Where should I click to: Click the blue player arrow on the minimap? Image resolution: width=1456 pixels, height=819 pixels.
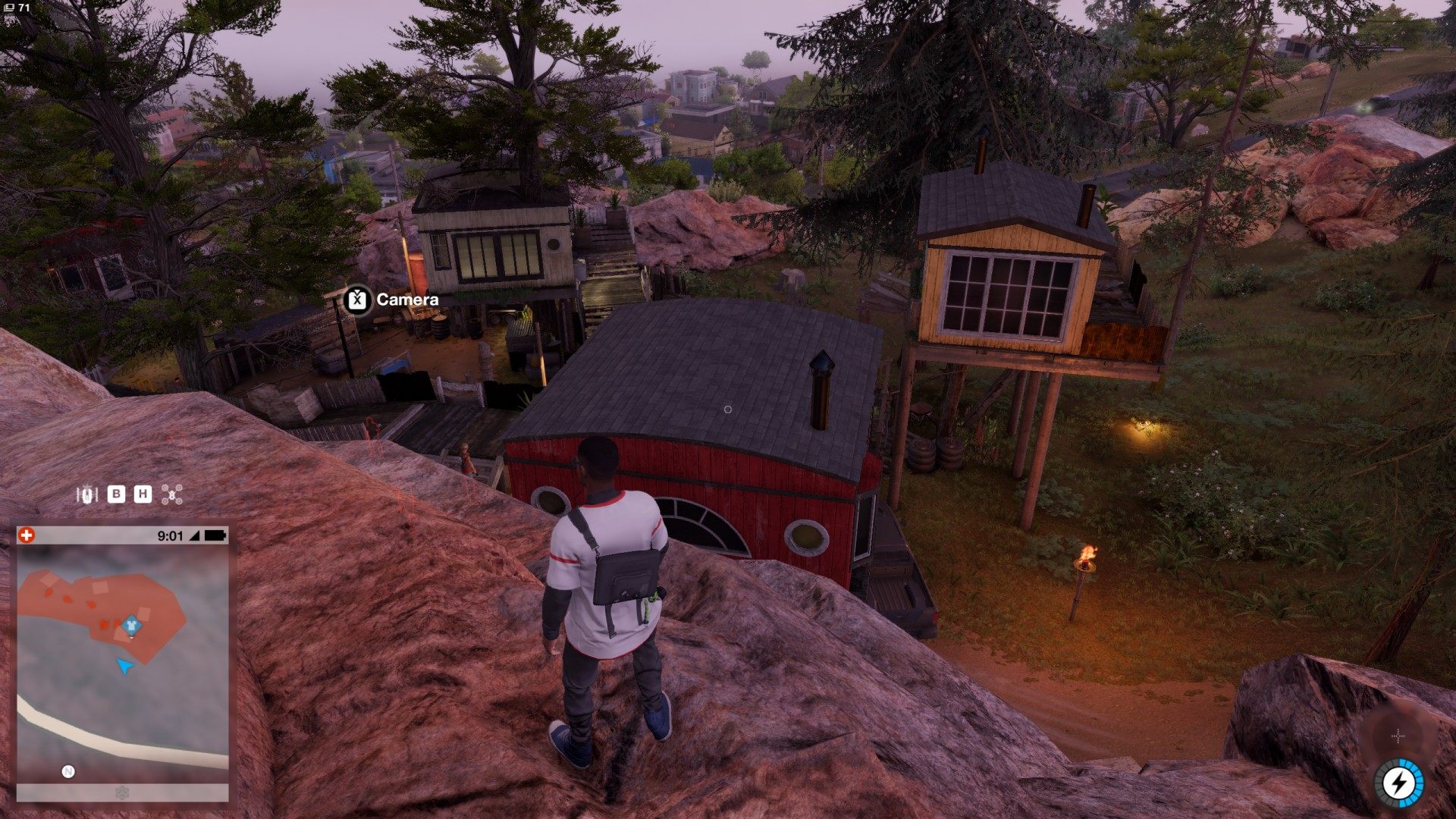pyautogui.click(x=124, y=667)
